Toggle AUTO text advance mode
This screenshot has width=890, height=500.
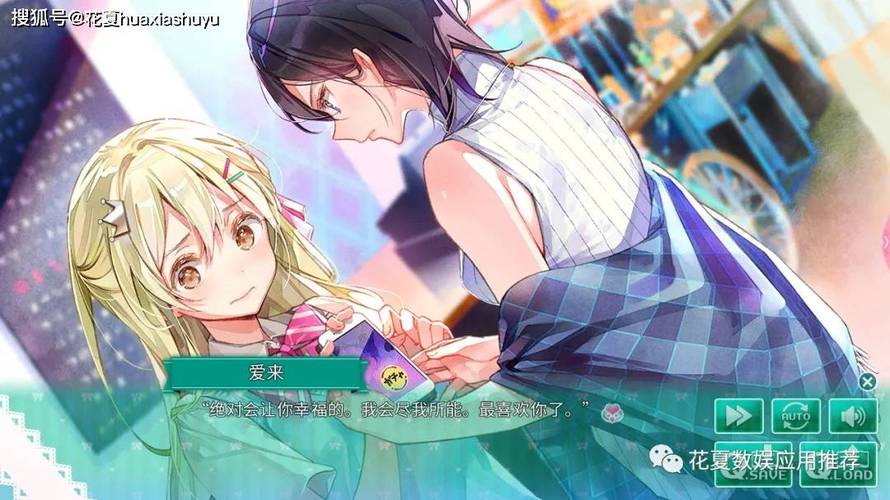coord(796,415)
